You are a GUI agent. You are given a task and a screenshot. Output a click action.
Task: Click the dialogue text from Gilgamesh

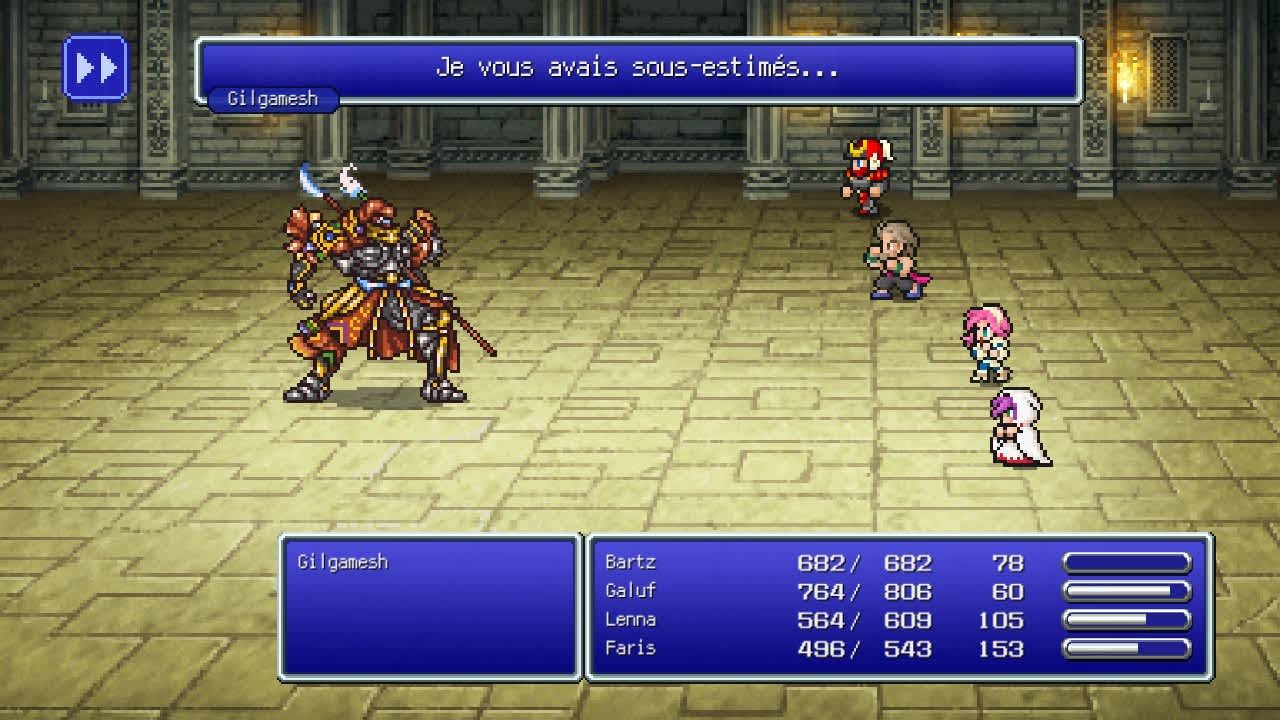pos(640,68)
